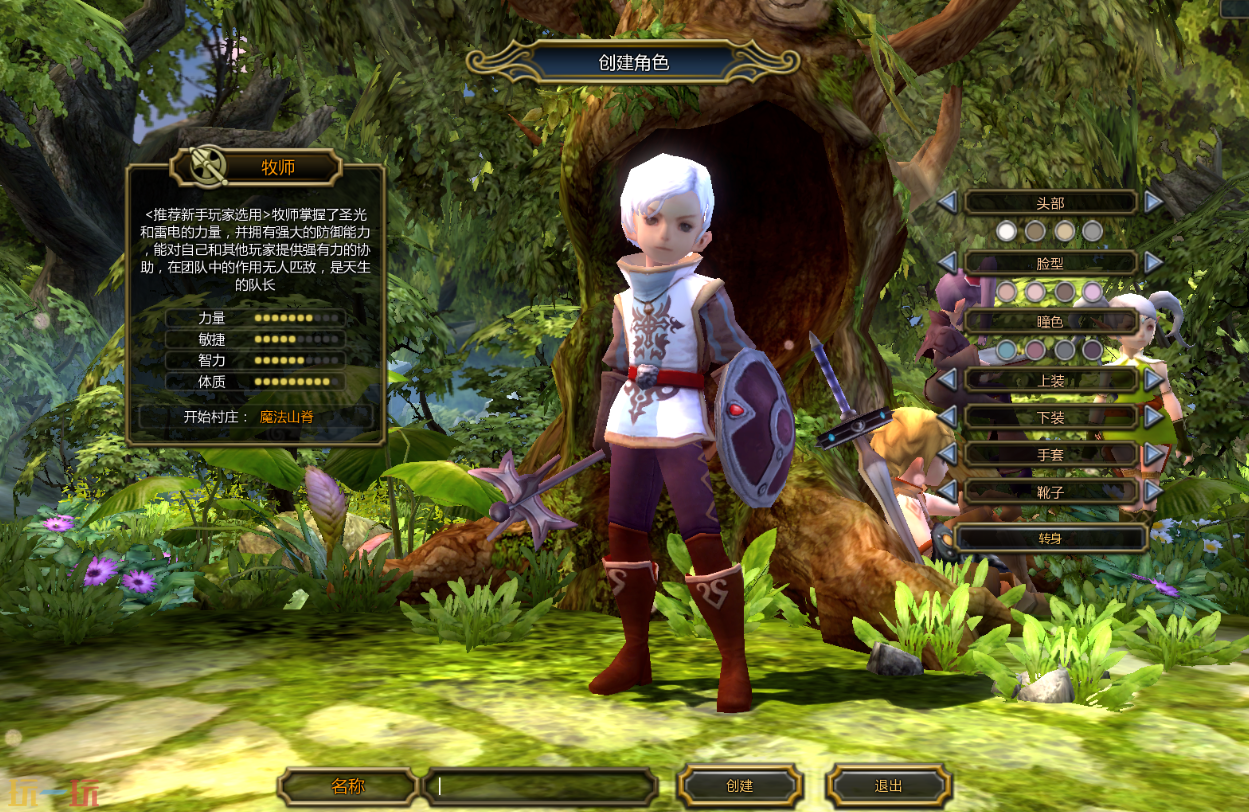This screenshot has width=1249, height=812.
Task: Choose the tan hair color swatch
Action: coord(1064,231)
